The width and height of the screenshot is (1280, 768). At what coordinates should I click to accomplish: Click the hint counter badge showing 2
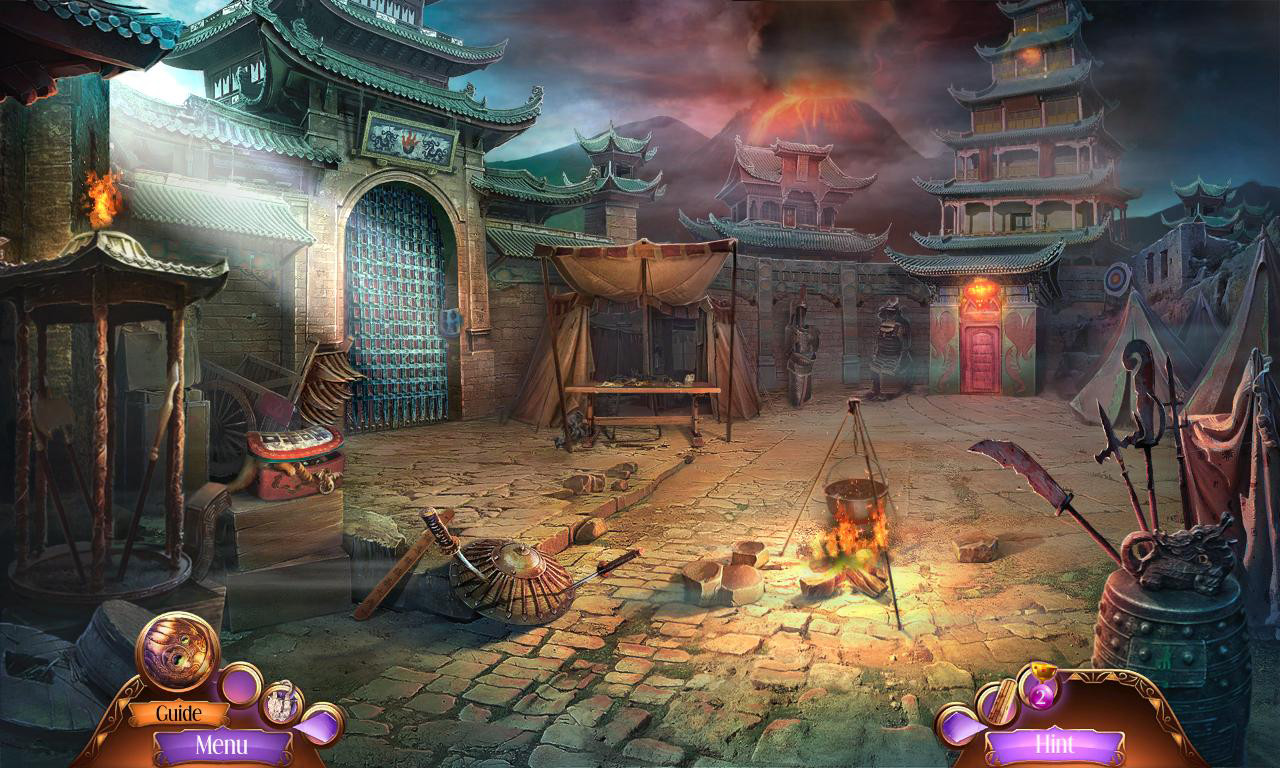(x=1042, y=695)
